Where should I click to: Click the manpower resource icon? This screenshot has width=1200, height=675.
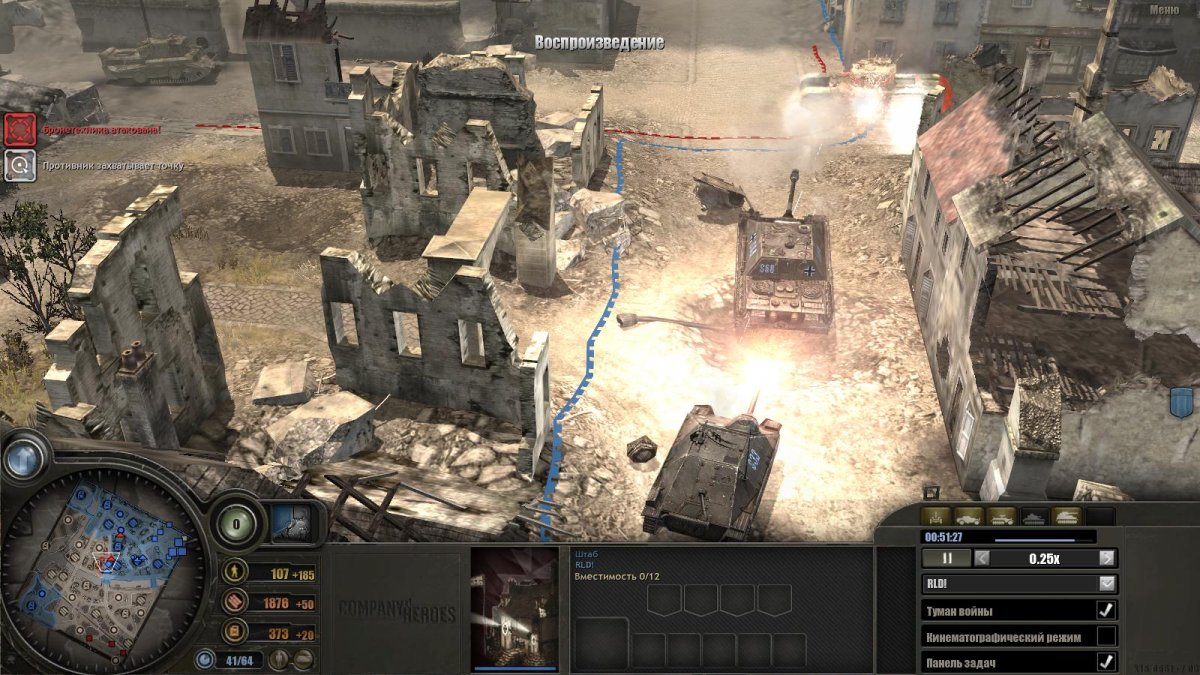click(x=235, y=573)
